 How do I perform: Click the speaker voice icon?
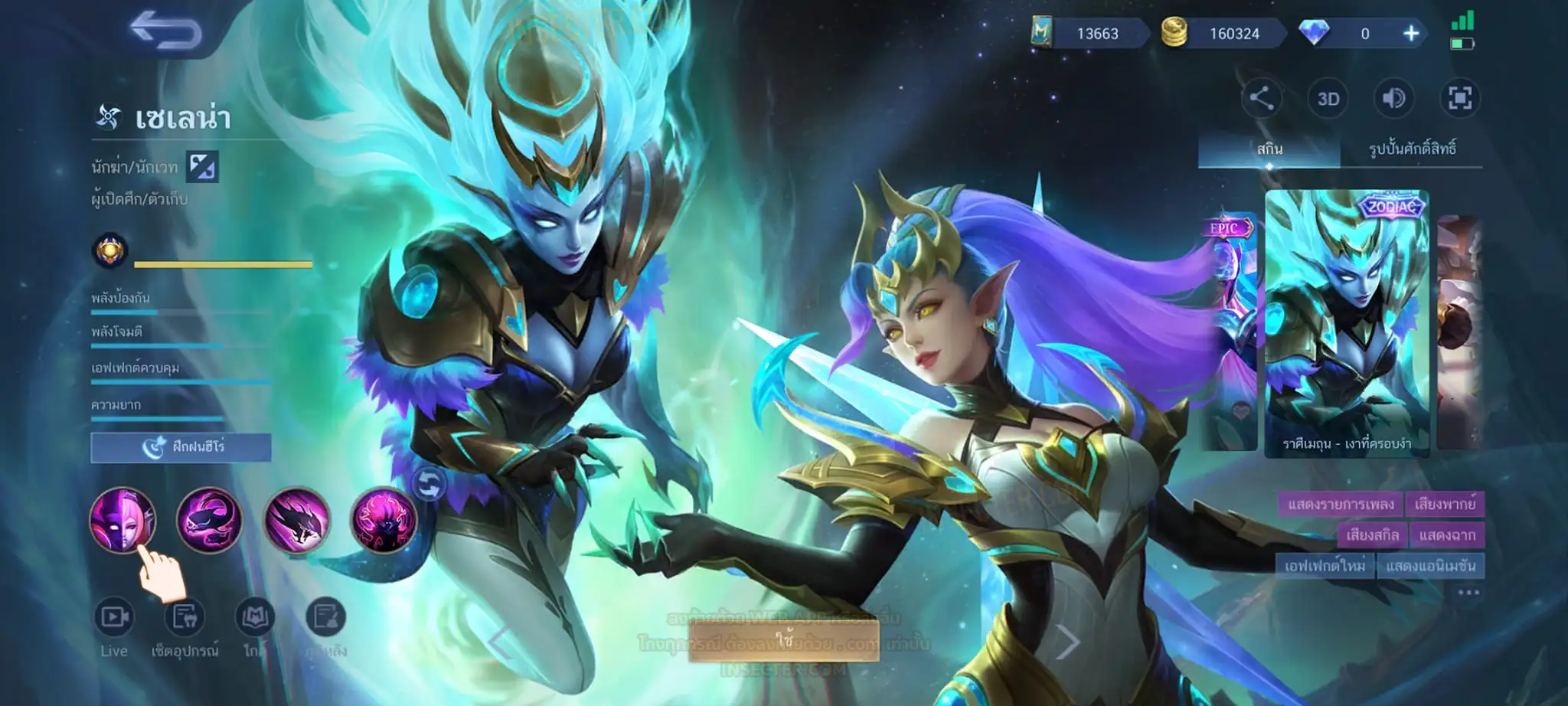[1393, 98]
